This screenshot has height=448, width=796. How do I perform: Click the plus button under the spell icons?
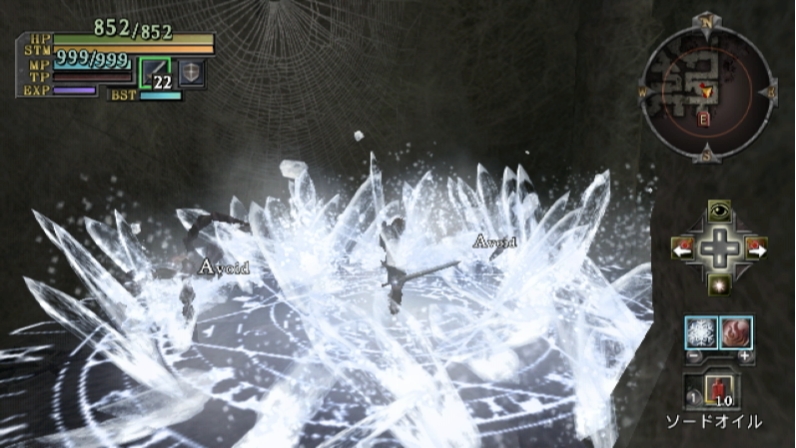click(x=744, y=355)
